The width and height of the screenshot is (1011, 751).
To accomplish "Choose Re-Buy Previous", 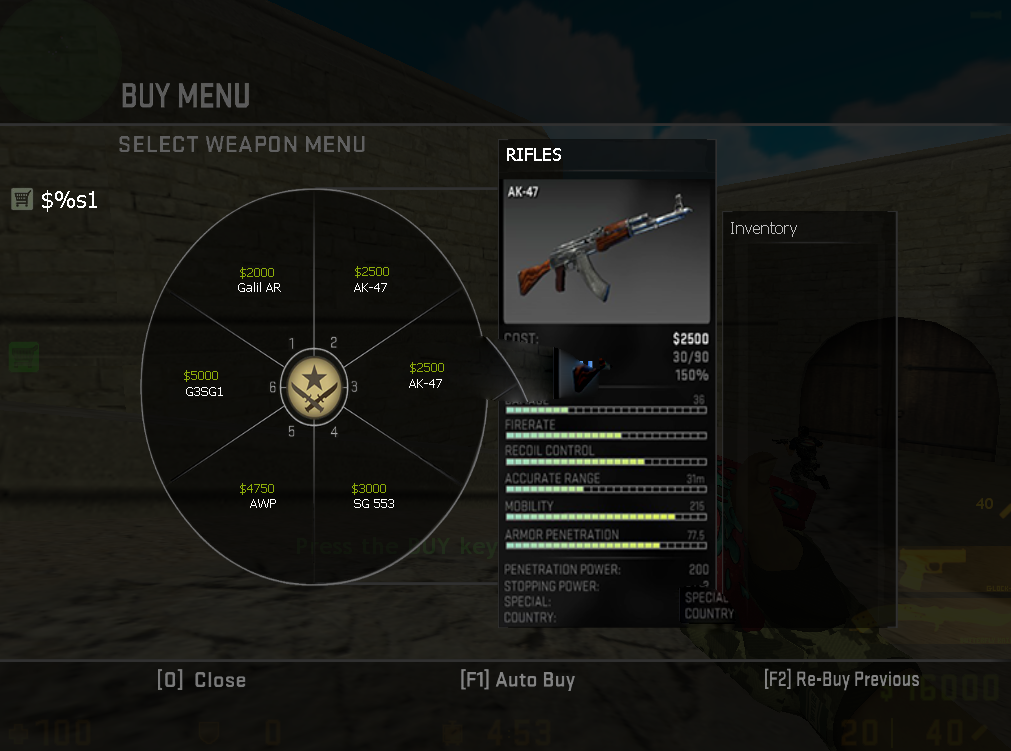I will click(841, 680).
